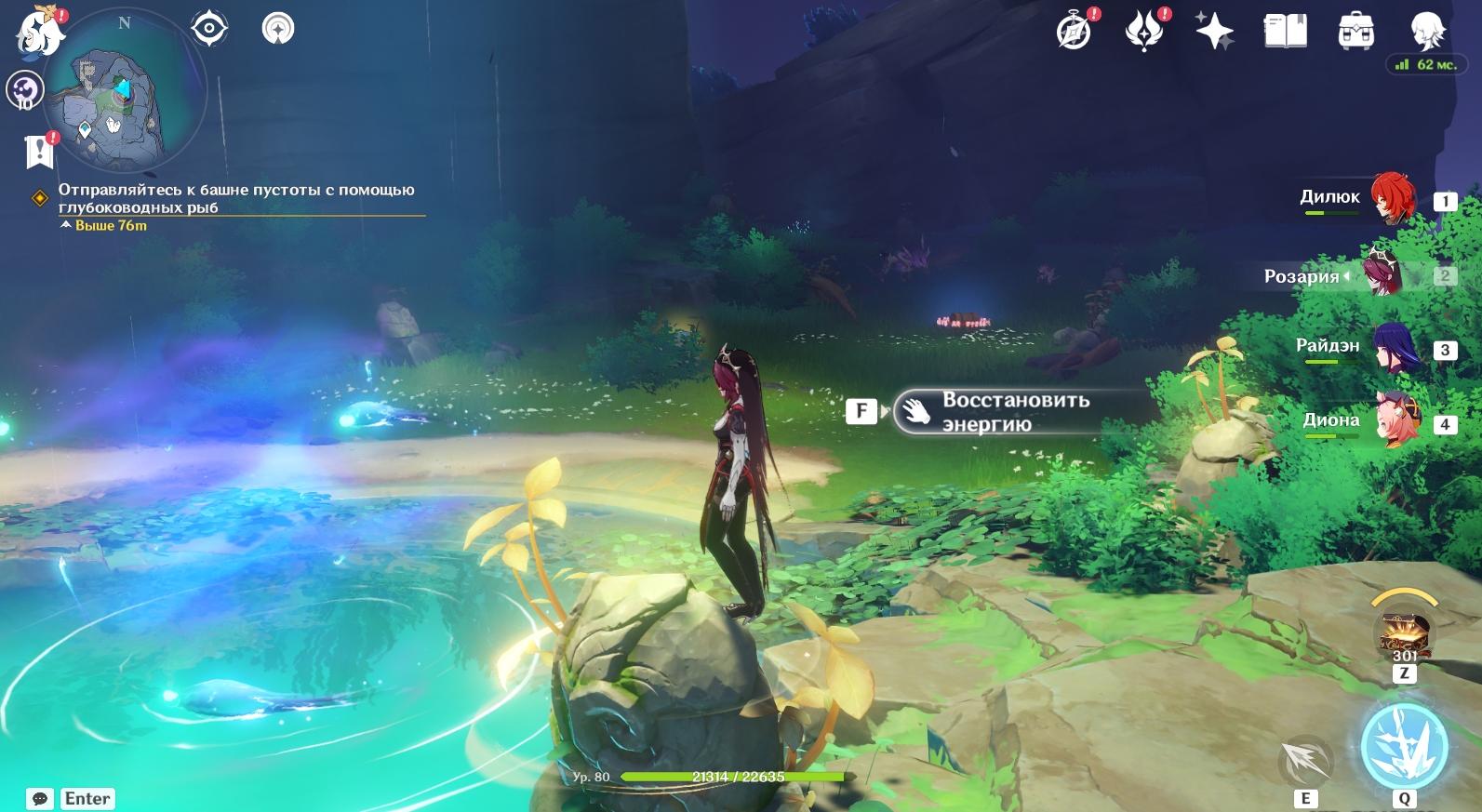Screen dimensions: 1482x812
Task: Open the quest log exclamation icon
Action: [x=40, y=150]
